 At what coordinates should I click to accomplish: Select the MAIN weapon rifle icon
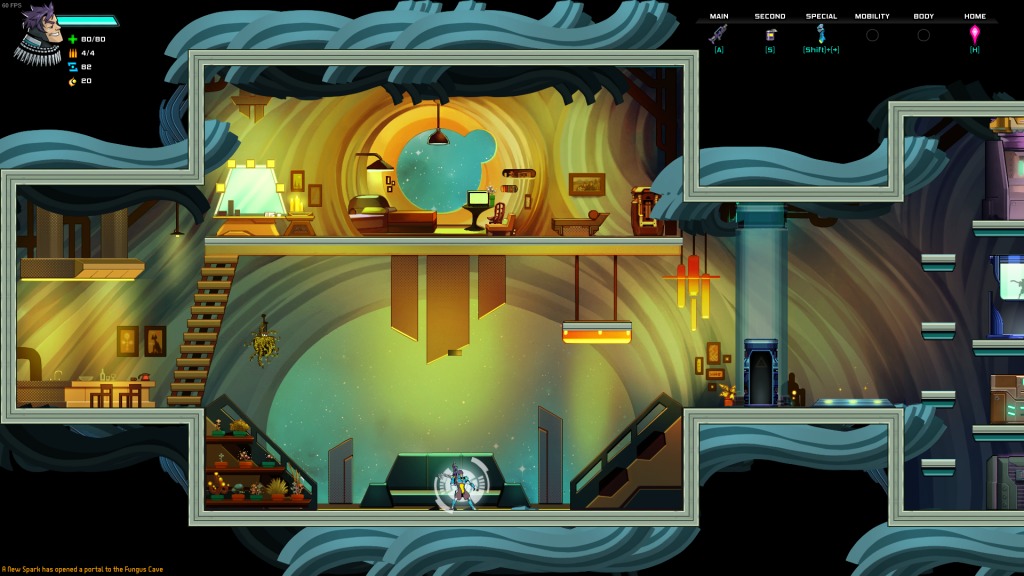718,34
